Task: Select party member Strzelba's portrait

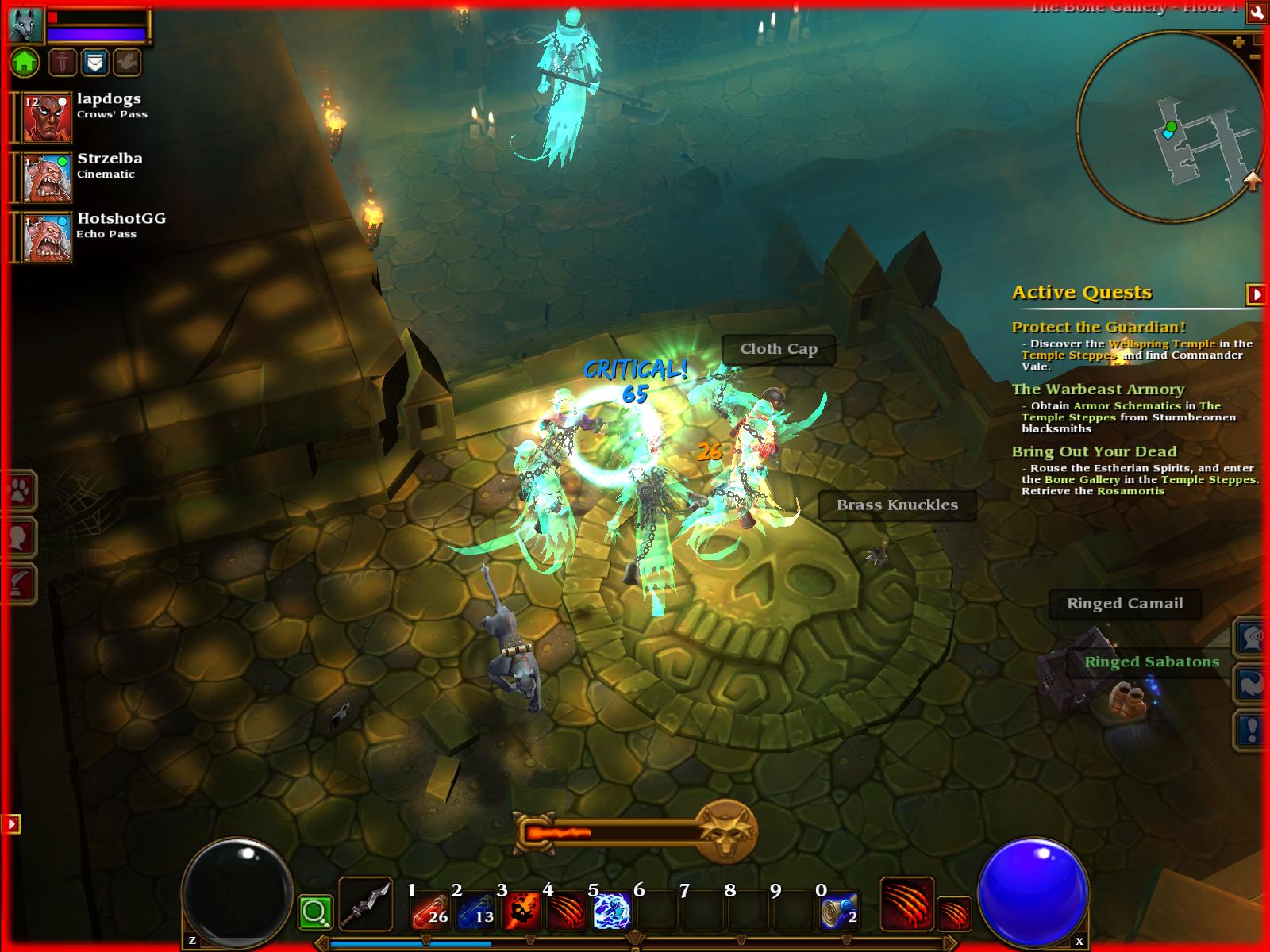Action: pyautogui.click(x=48, y=178)
